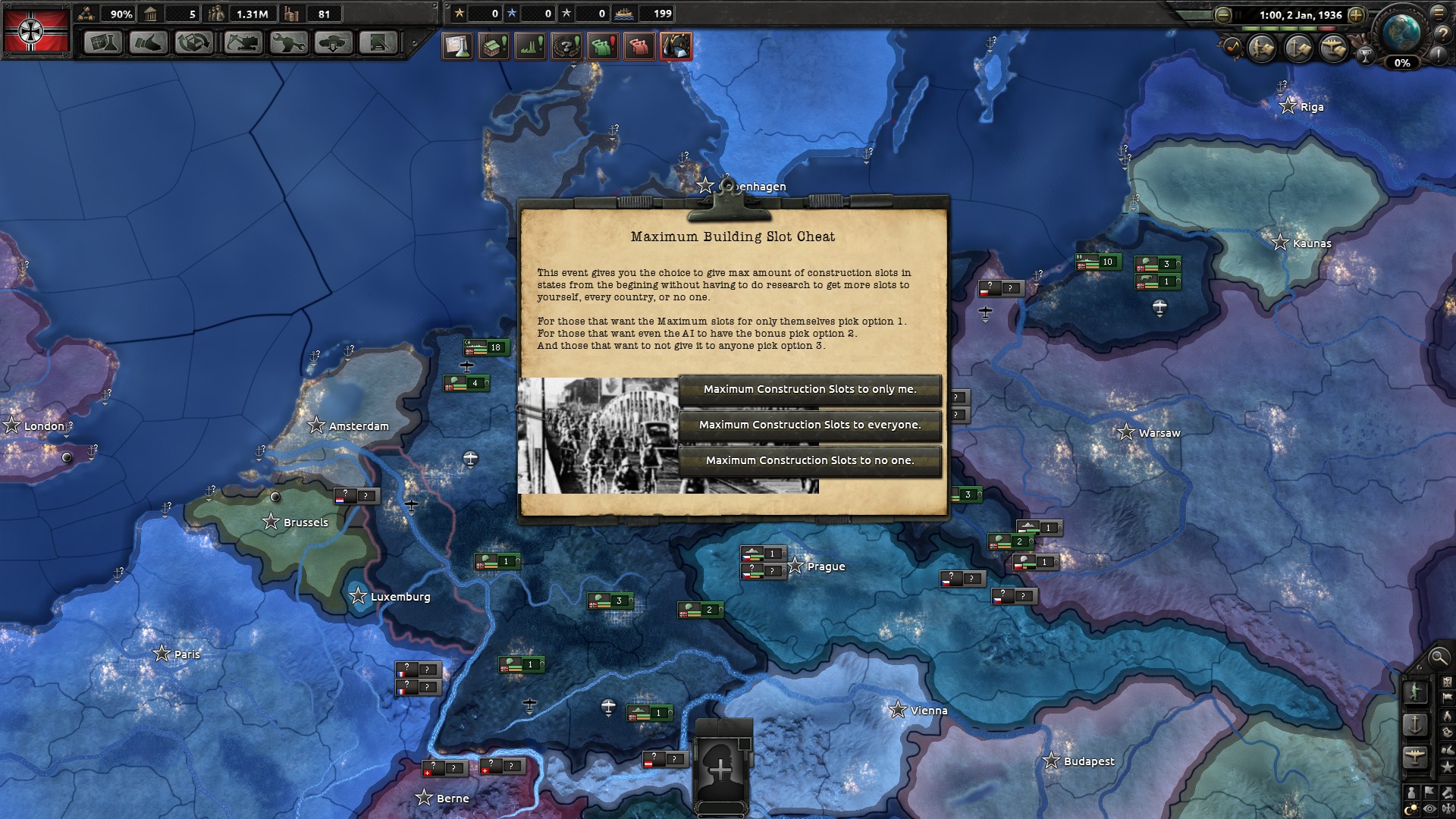The width and height of the screenshot is (1456, 819).
Task: Open the Research screen with flask icon
Action: coord(103,43)
